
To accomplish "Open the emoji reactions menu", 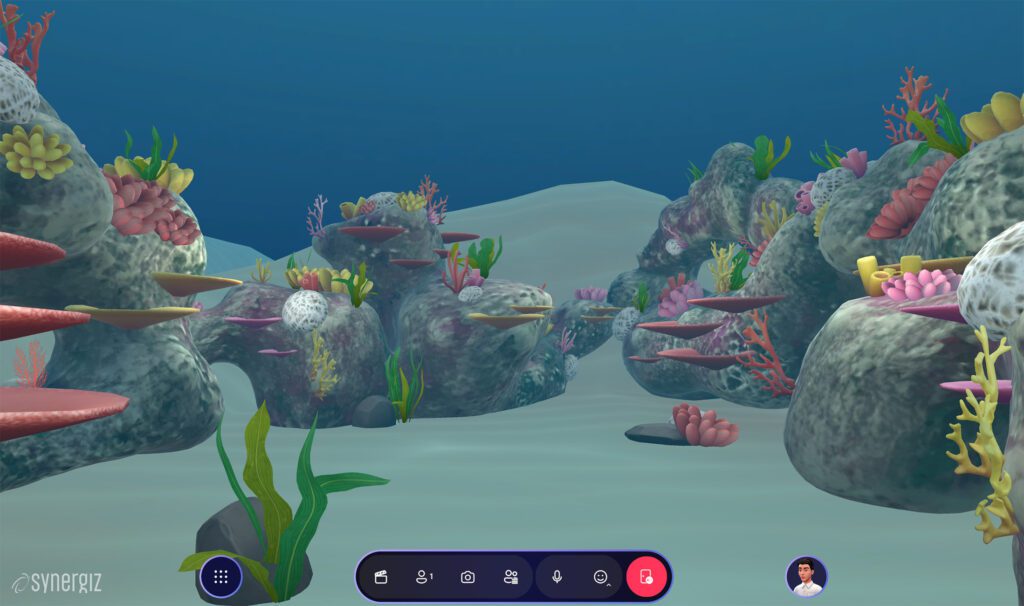I will coord(600,577).
